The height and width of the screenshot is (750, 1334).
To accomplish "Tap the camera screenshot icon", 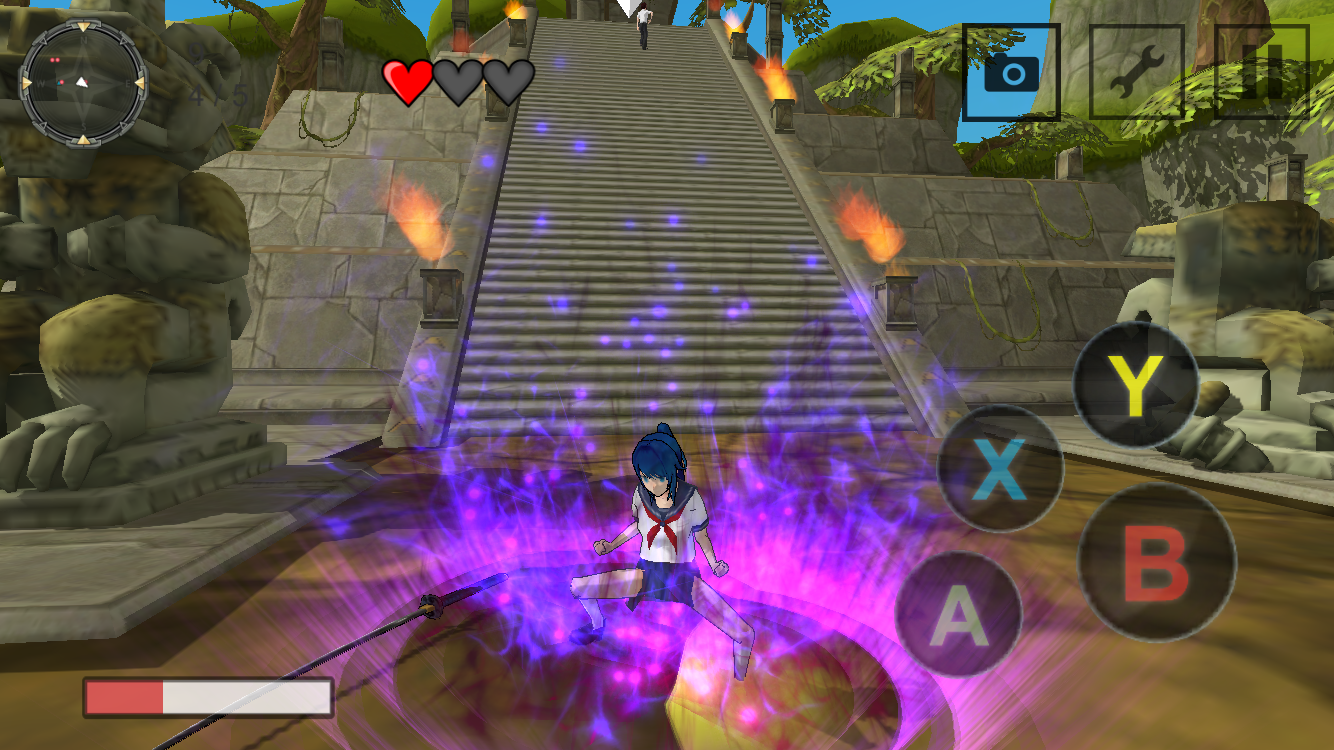I will click(x=1011, y=71).
